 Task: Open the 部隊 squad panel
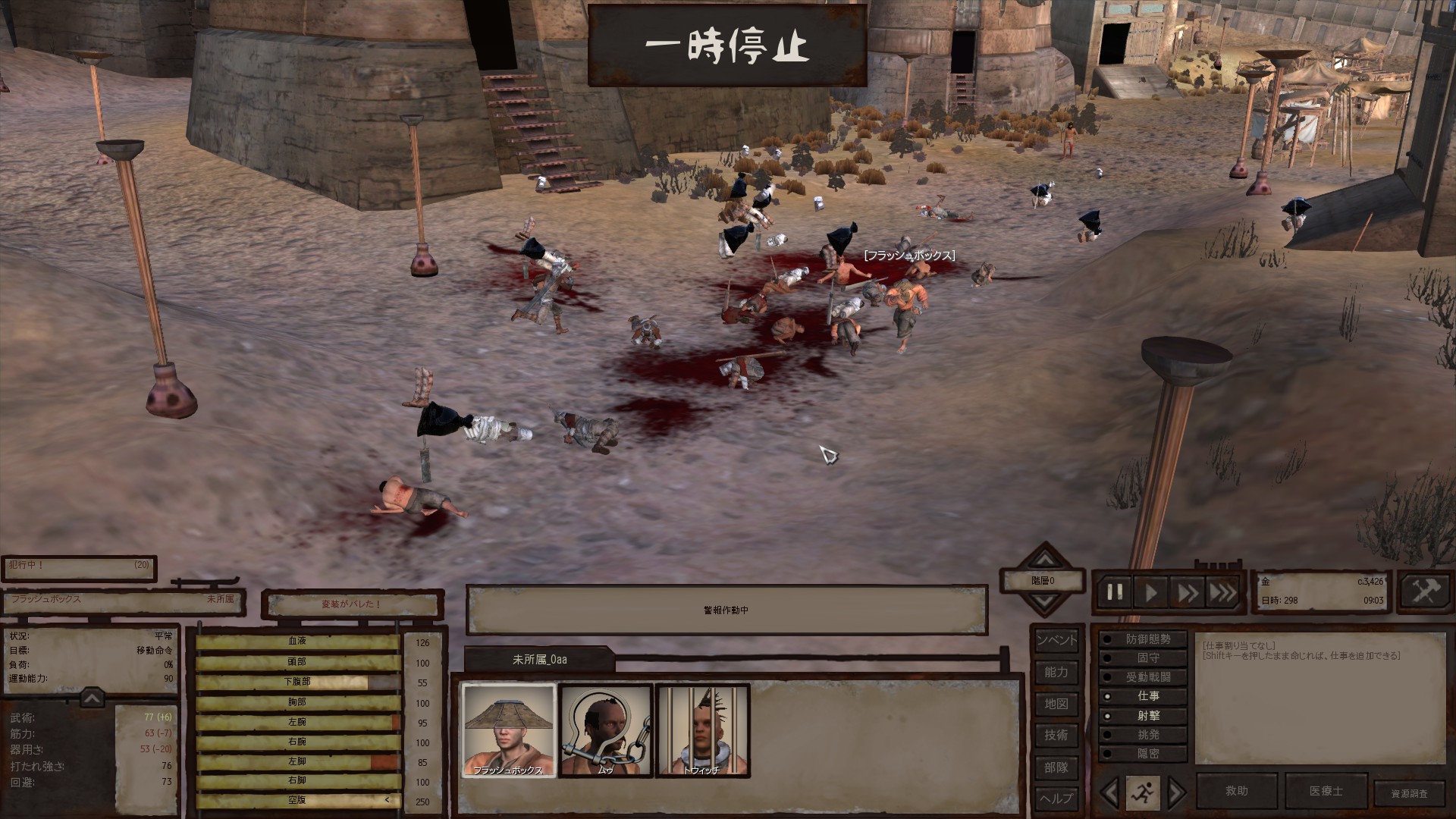1056,767
